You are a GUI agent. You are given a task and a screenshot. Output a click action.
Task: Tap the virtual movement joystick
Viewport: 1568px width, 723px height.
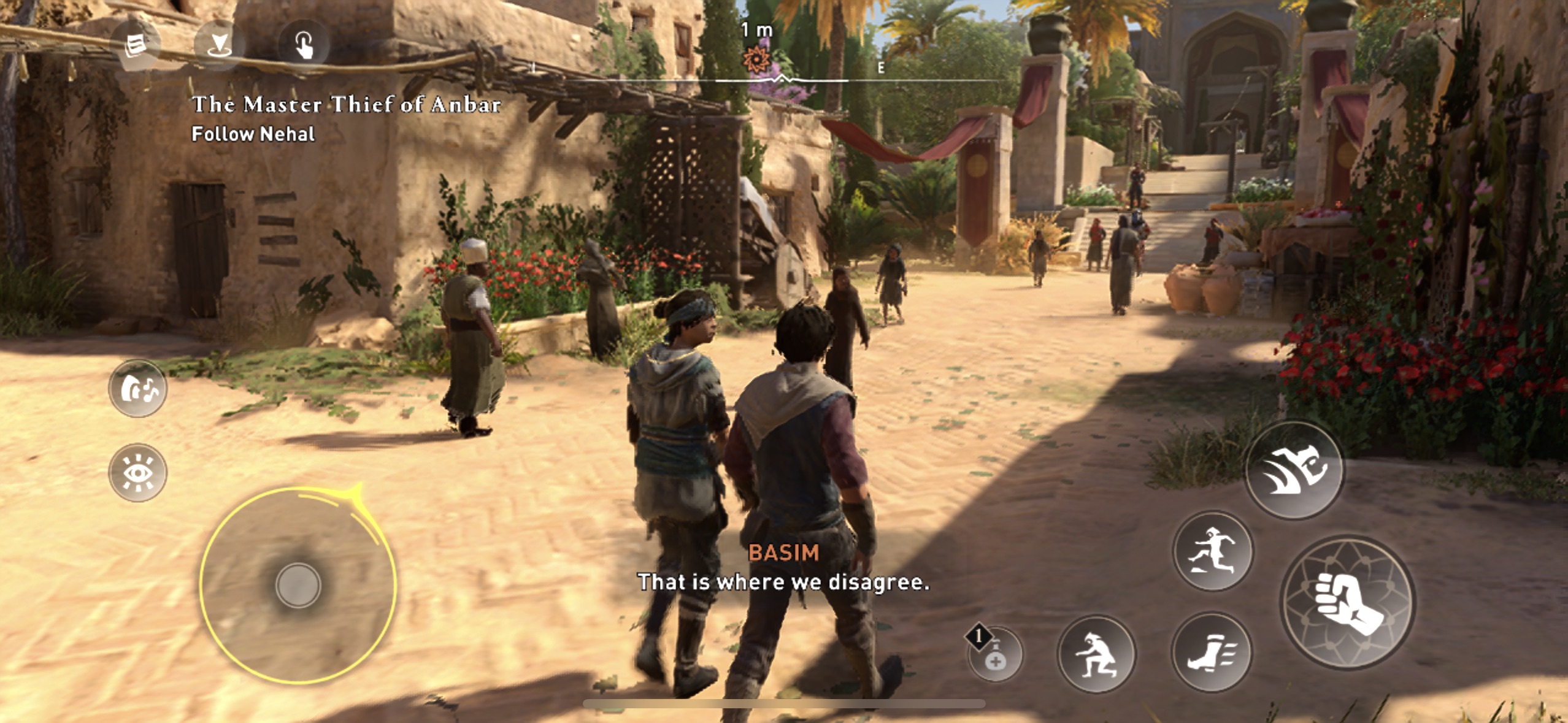tap(298, 585)
